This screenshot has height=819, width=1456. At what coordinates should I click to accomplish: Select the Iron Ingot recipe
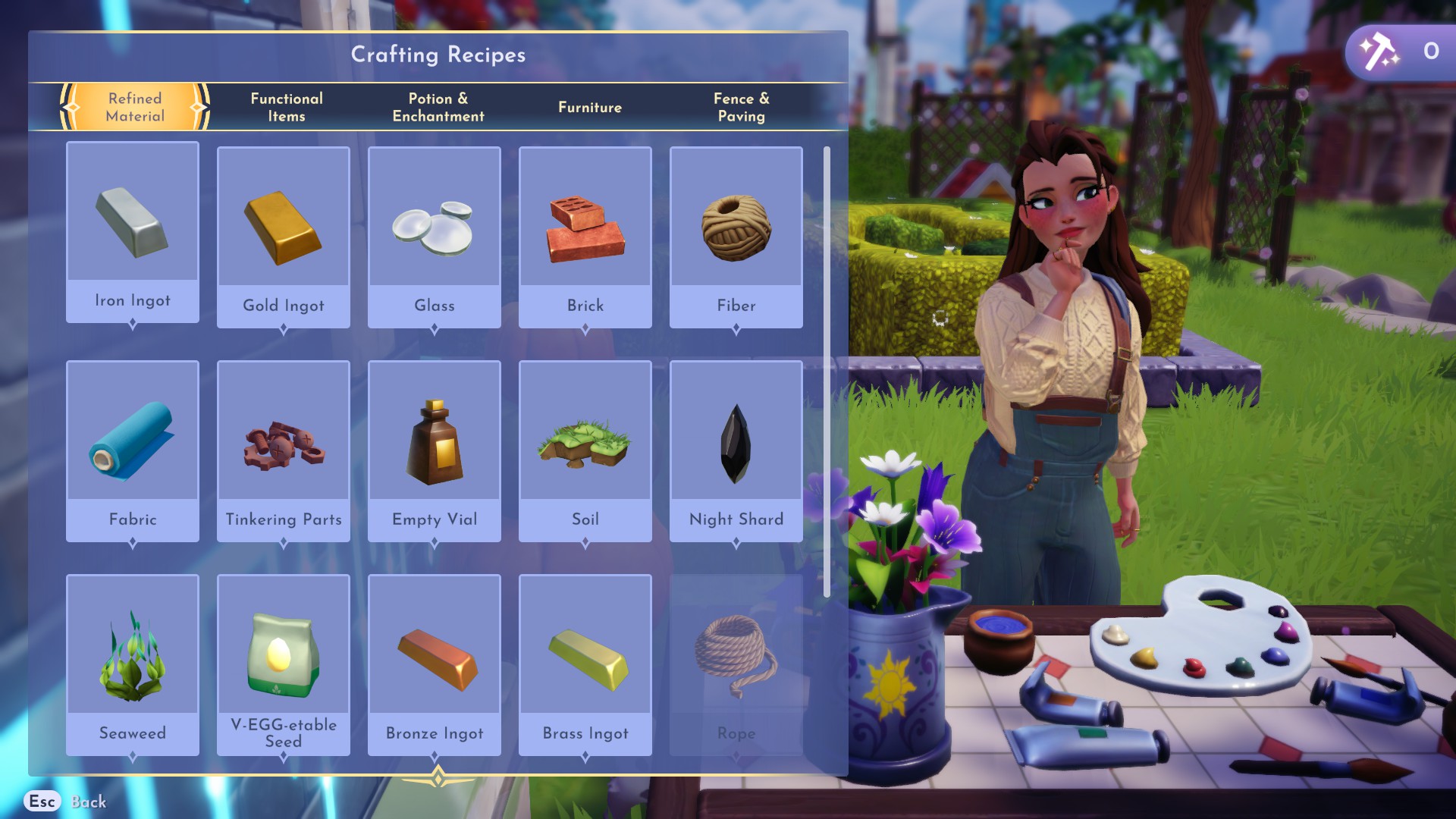coord(133,232)
